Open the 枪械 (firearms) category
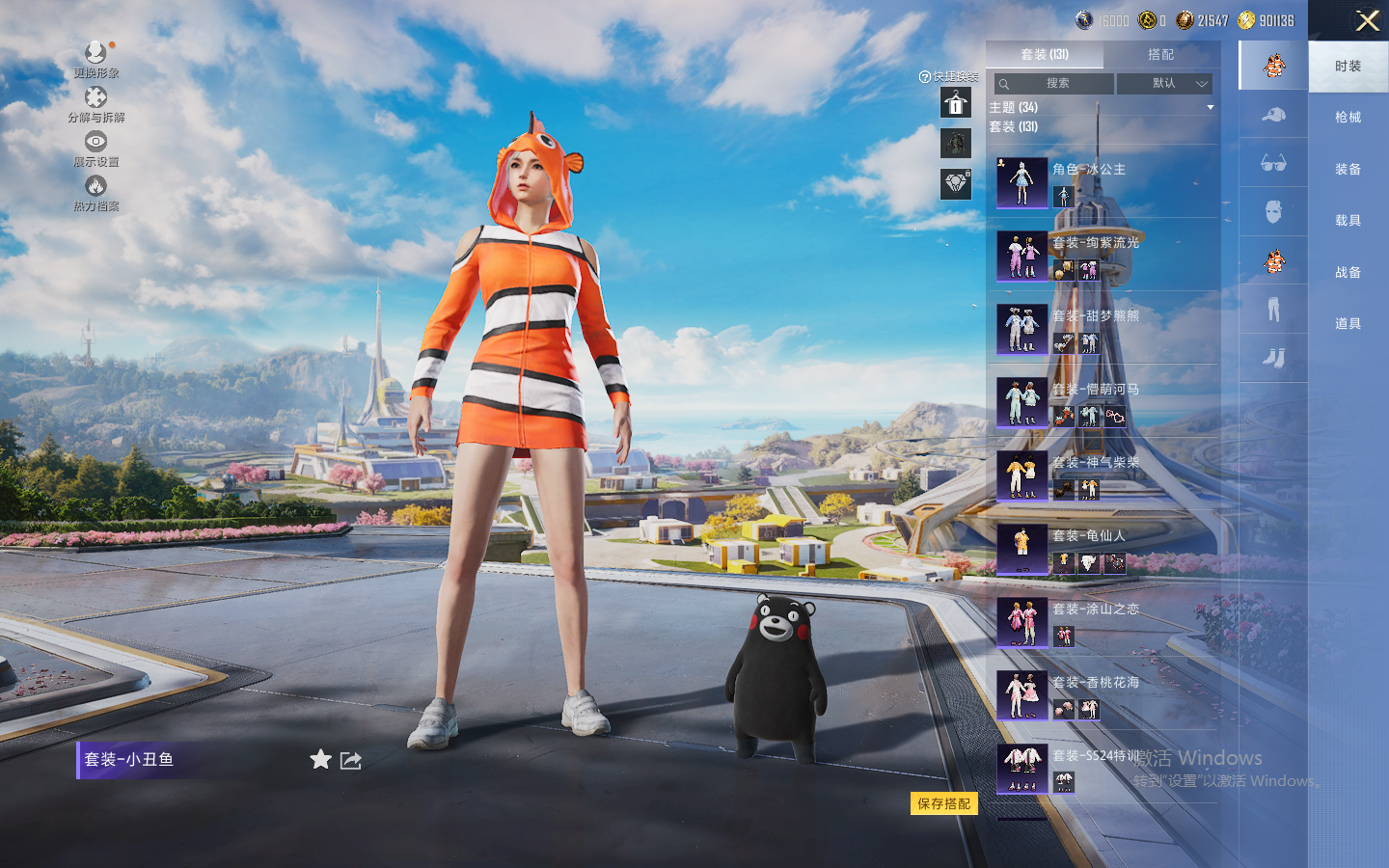 (x=1348, y=118)
